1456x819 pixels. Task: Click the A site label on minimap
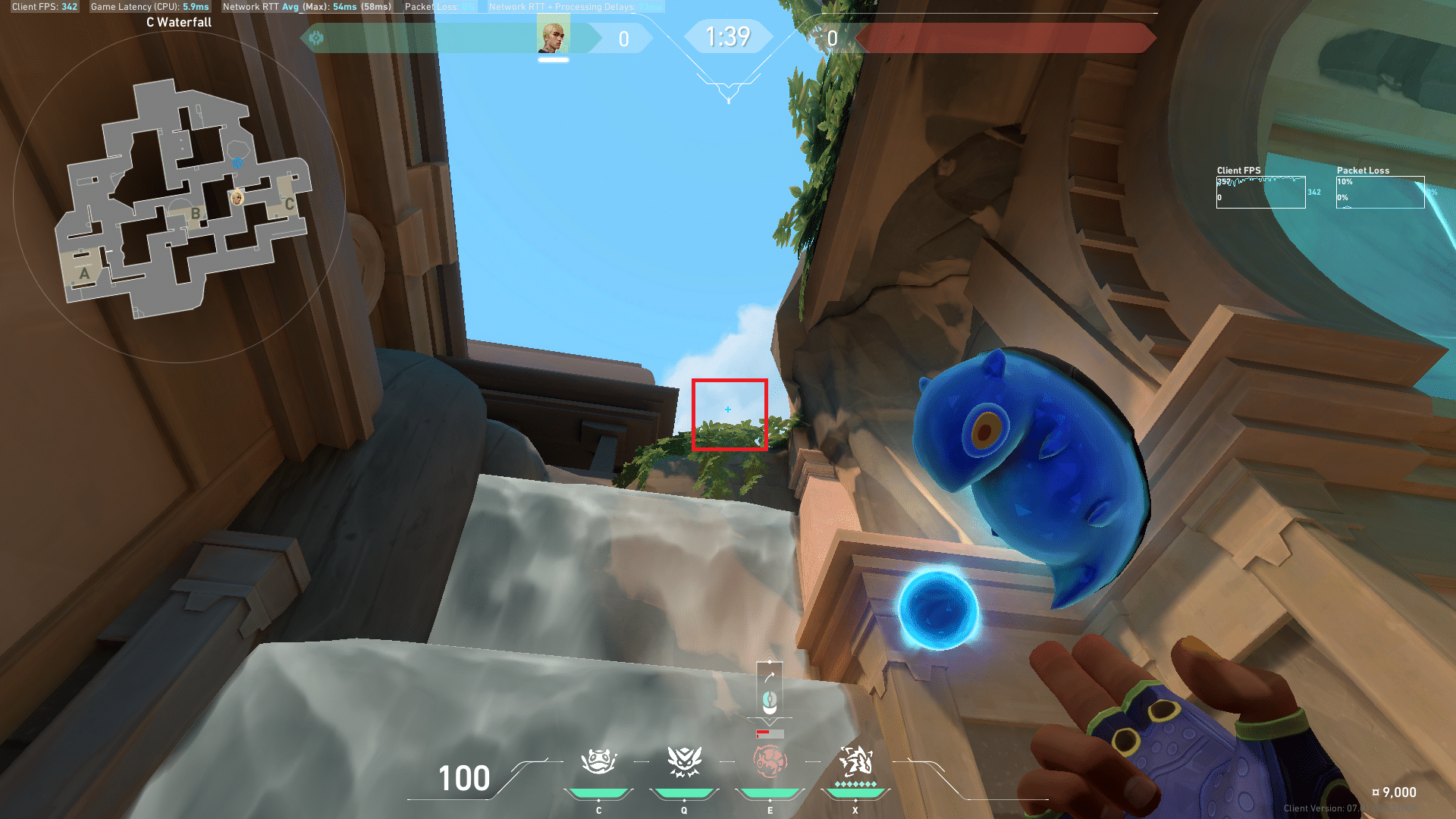(x=84, y=273)
